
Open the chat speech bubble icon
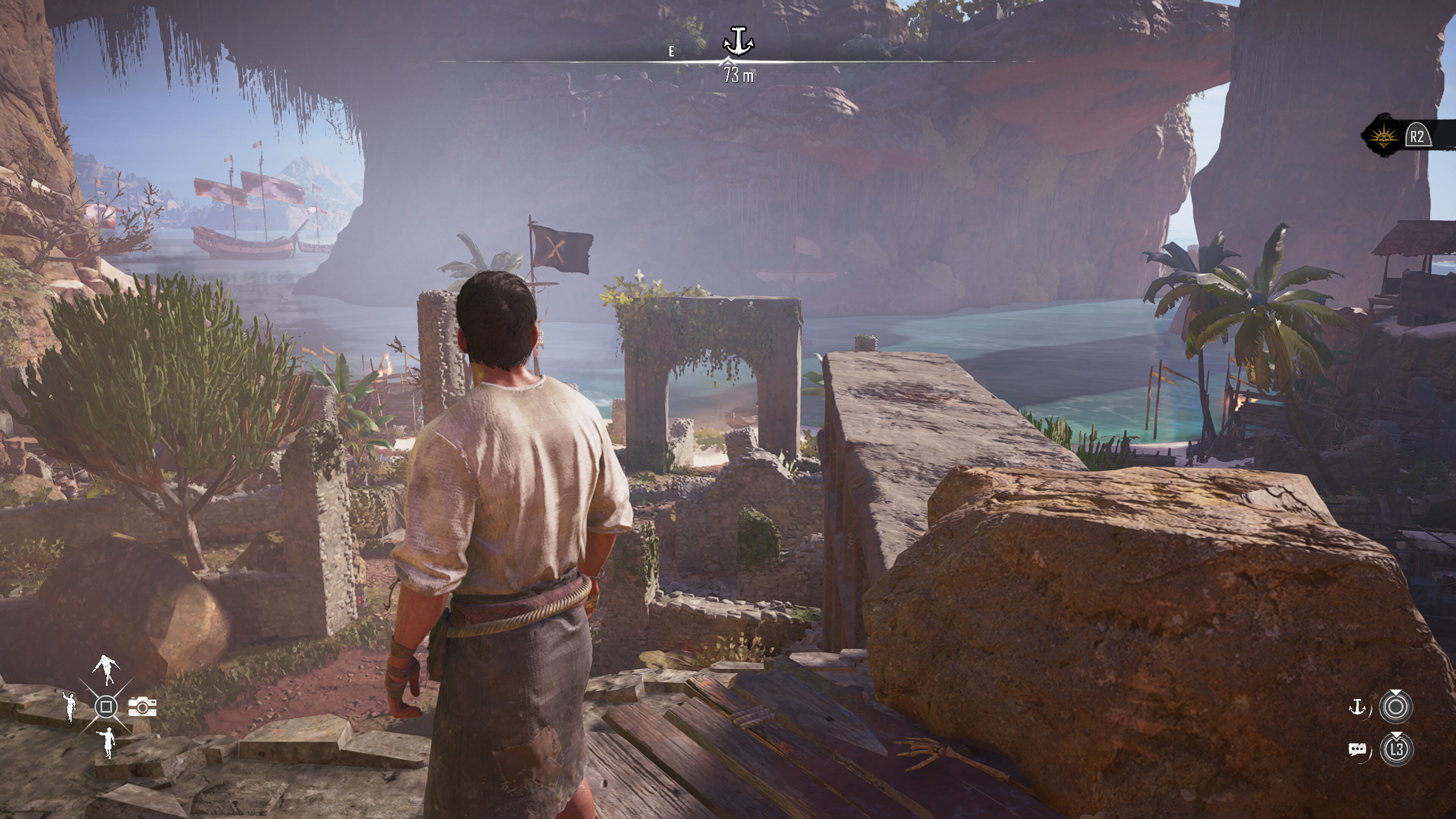[1357, 750]
